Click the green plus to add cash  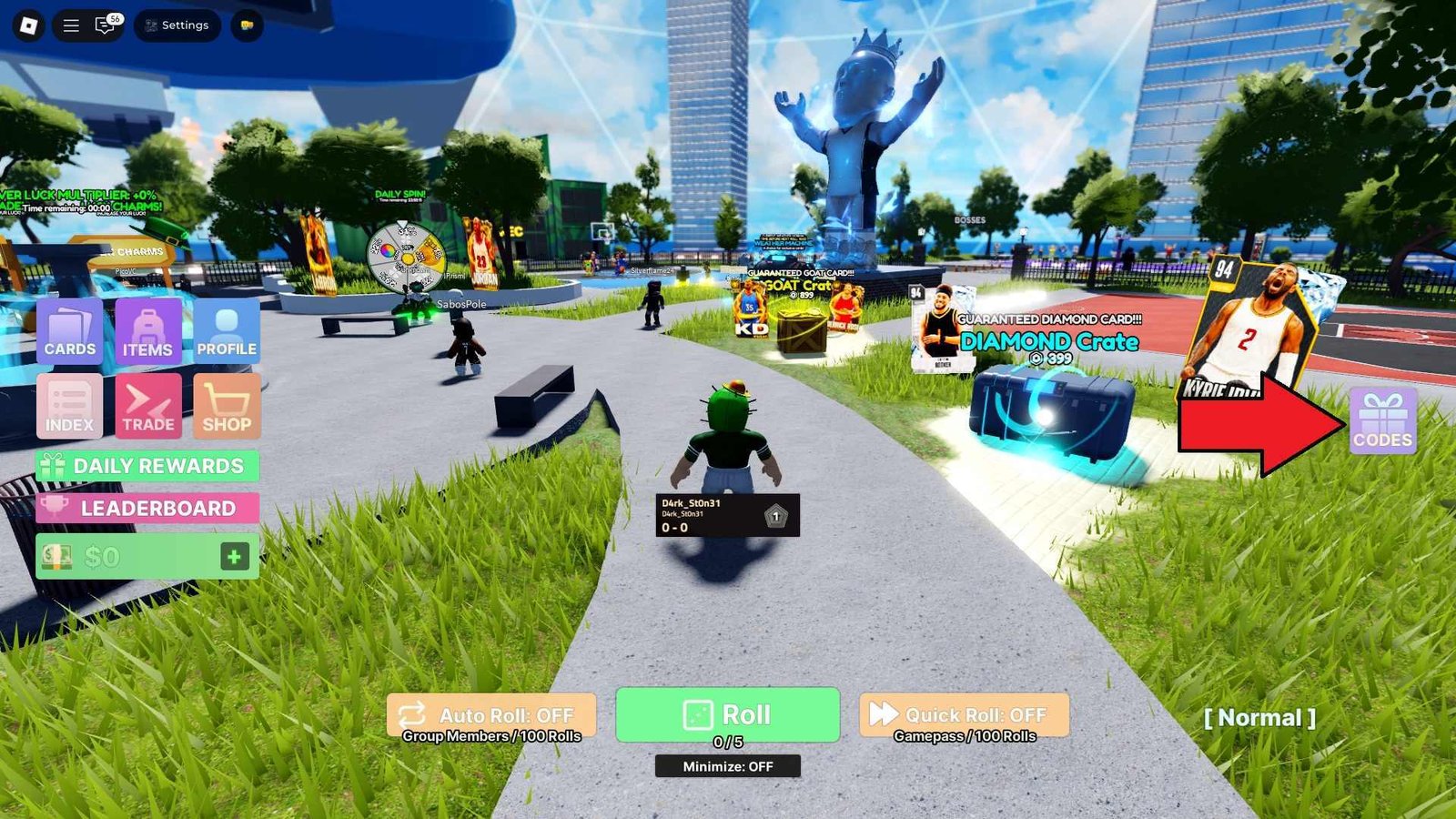[234, 556]
